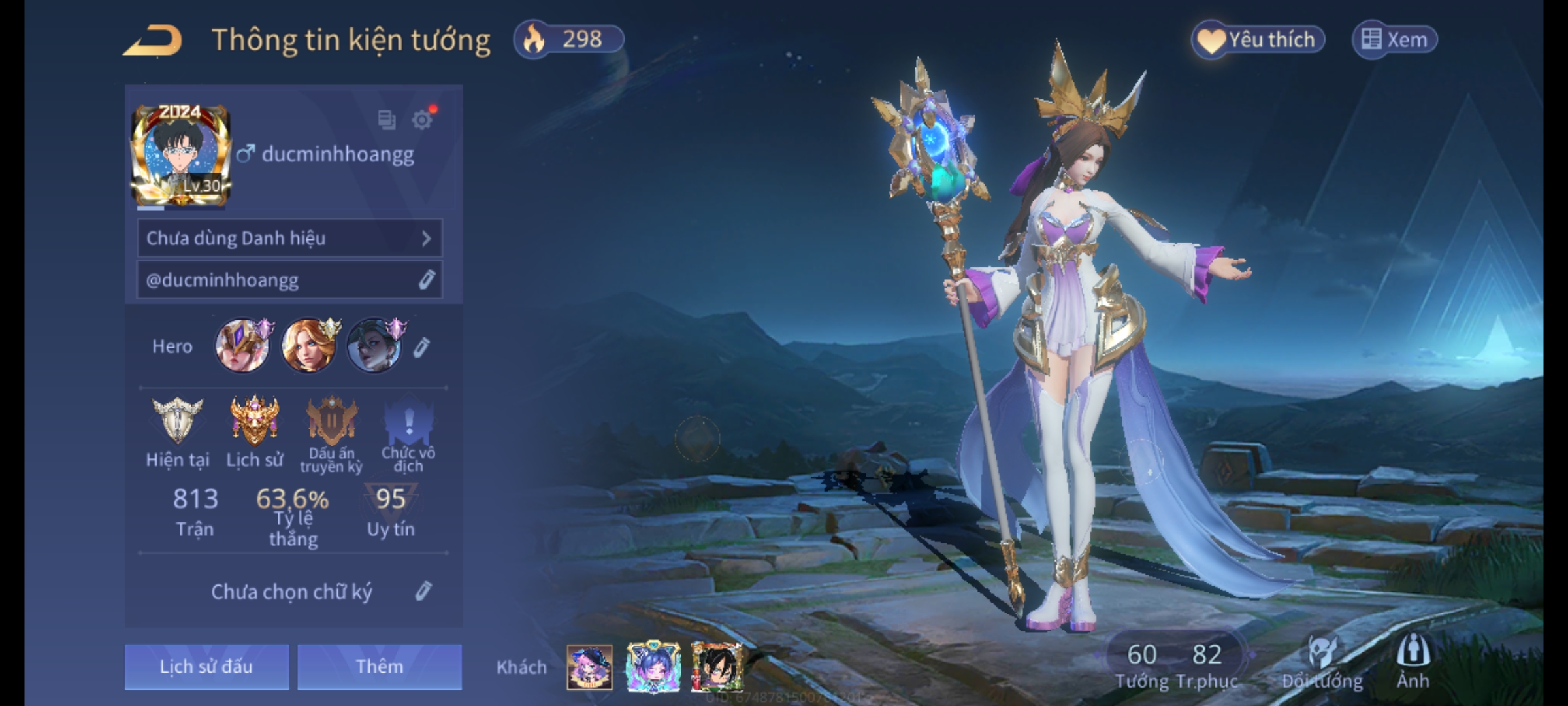Image resolution: width=1568 pixels, height=706 pixels.
Task: Open Lịch sử đấu match history
Action: pos(206,666)
